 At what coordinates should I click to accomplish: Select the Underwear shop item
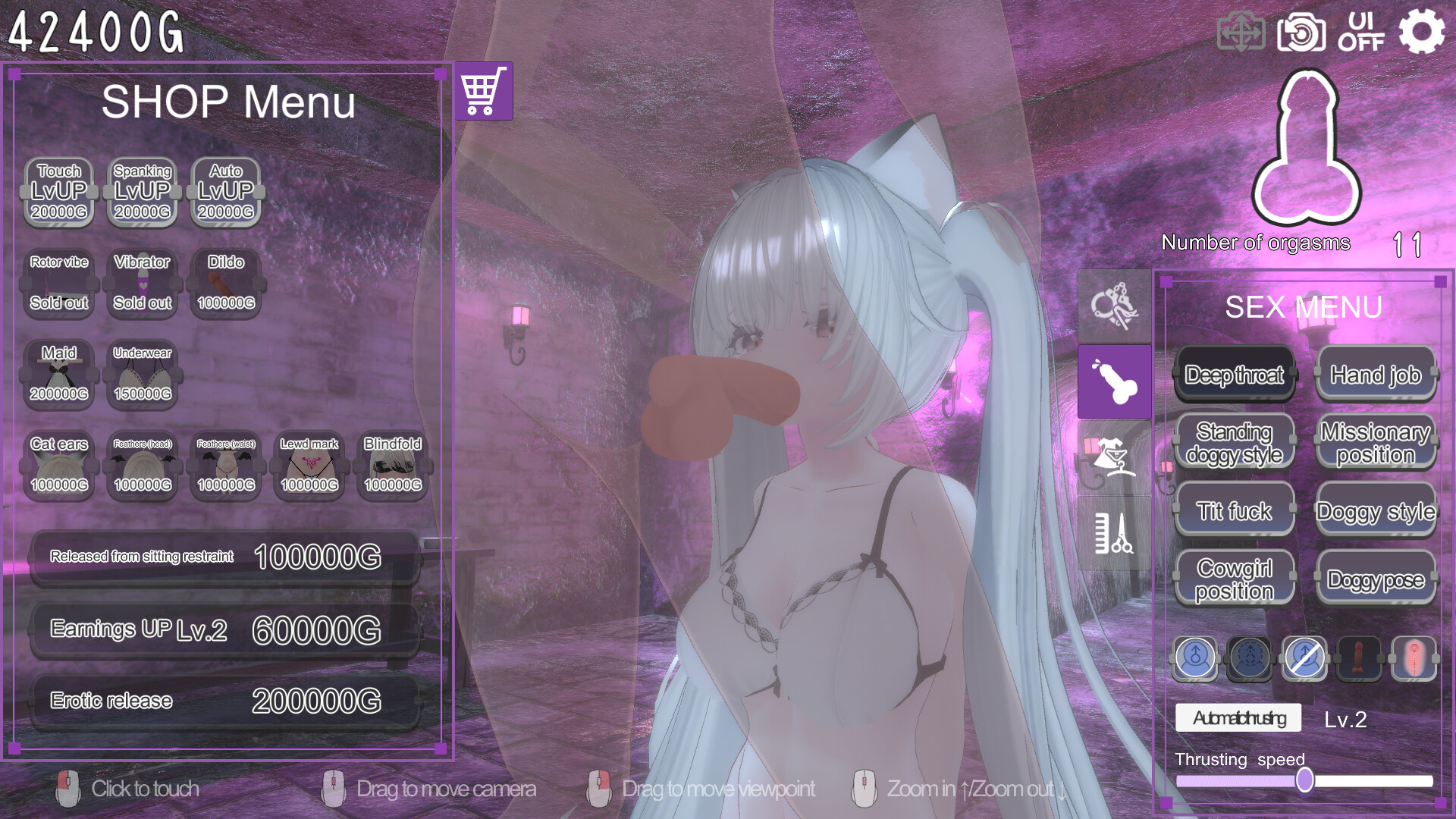click(x=143, y=374)
